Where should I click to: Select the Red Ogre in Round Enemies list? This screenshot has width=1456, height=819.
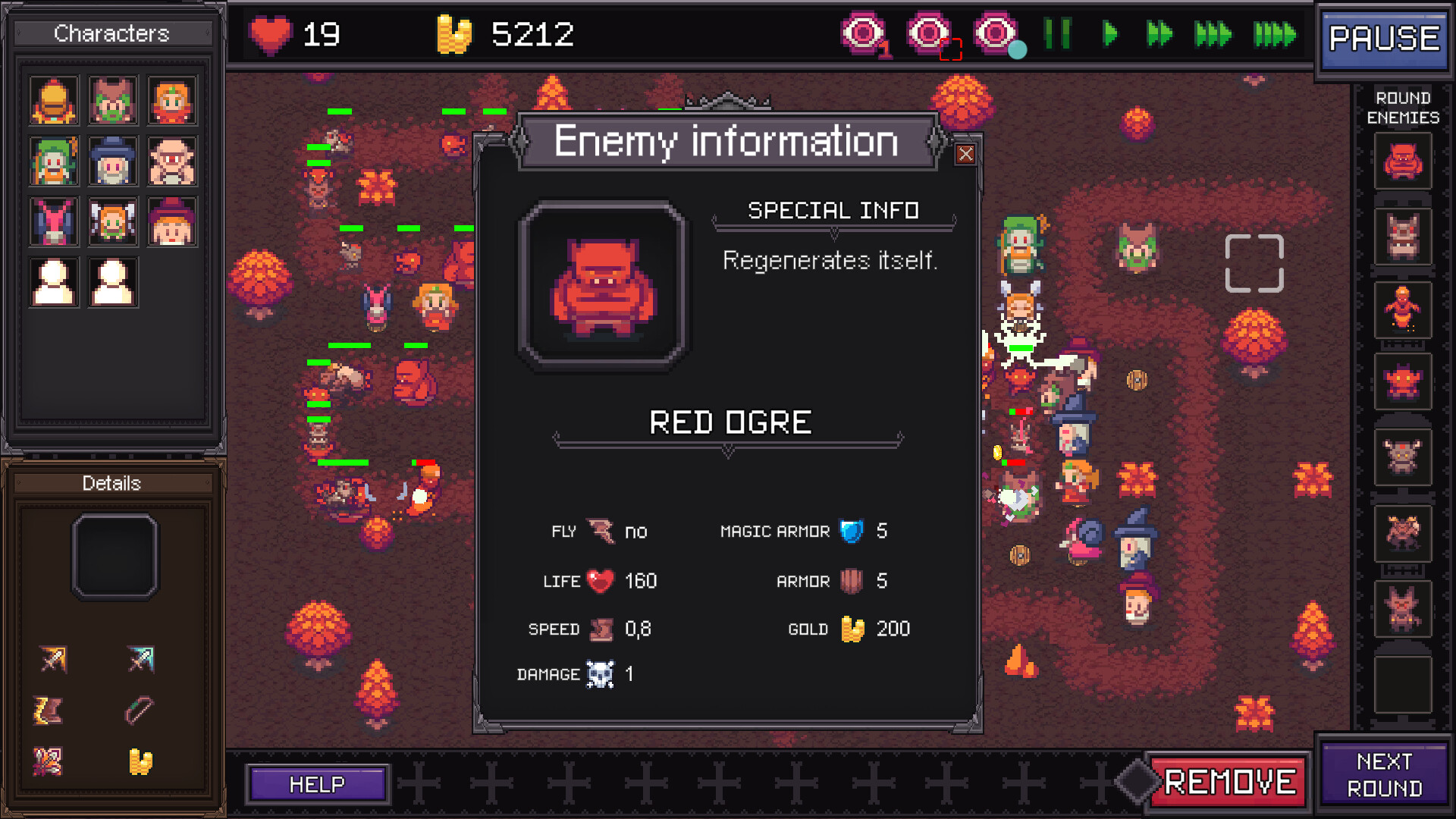[x=1402, y=161]
